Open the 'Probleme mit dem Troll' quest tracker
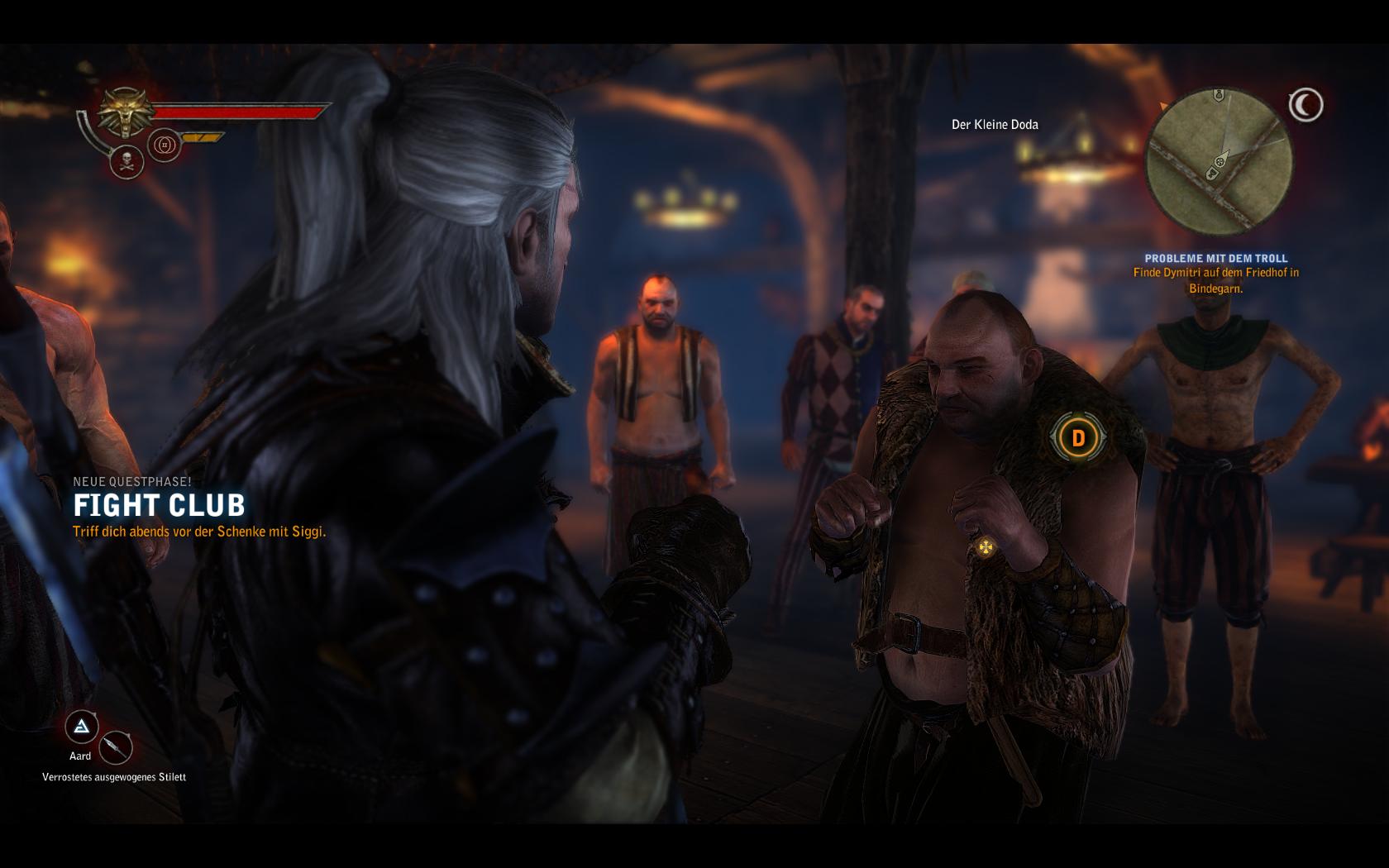This screenshot has width=1389, height=868. pyautogui.click(x=1215, y=259)
